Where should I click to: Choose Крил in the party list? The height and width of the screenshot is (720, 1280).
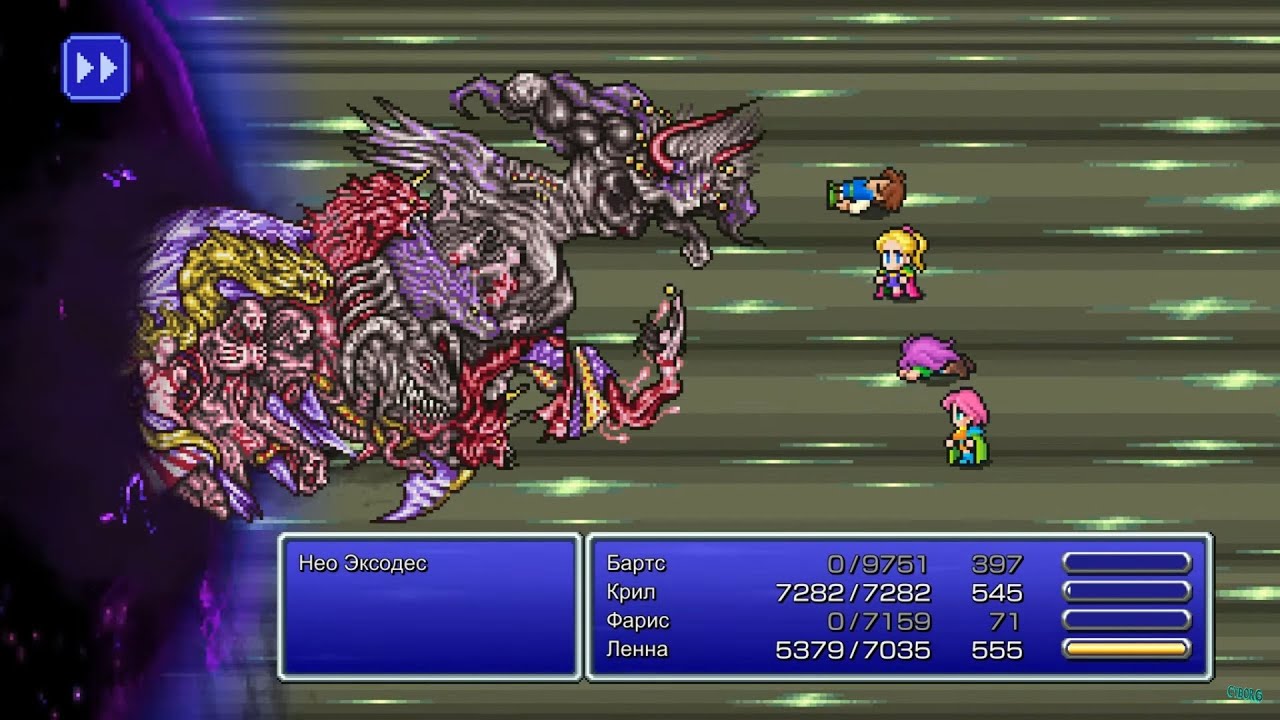[631, 592]
